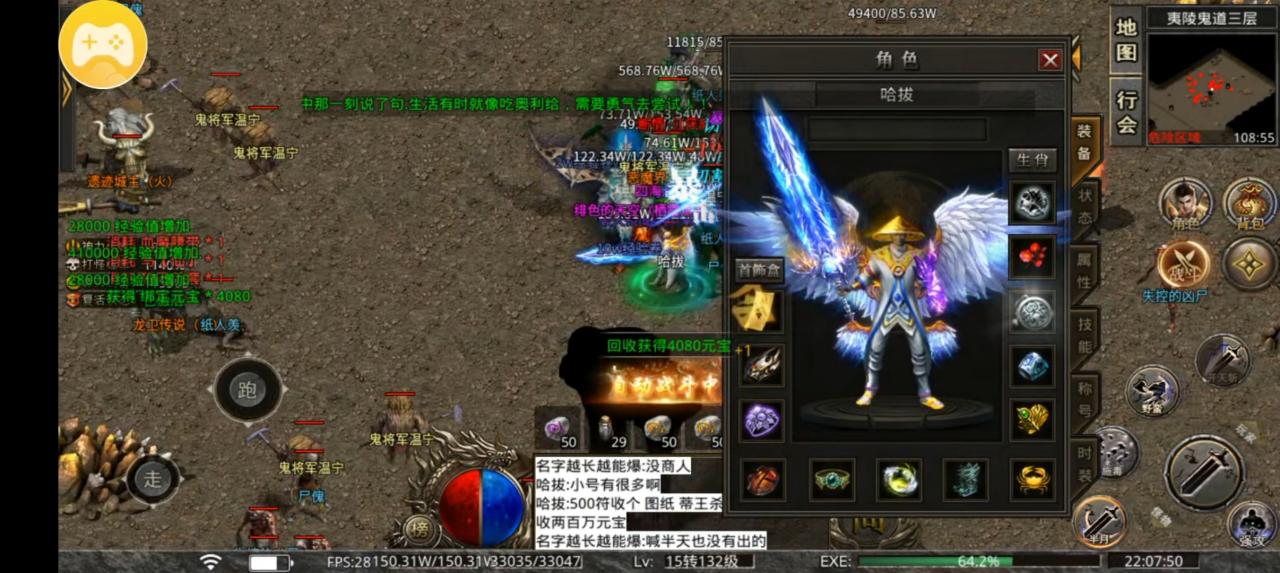1280x573 pixels.
Task: Click the 生肖 zodiac button
Action: (x=1032, y=160)
